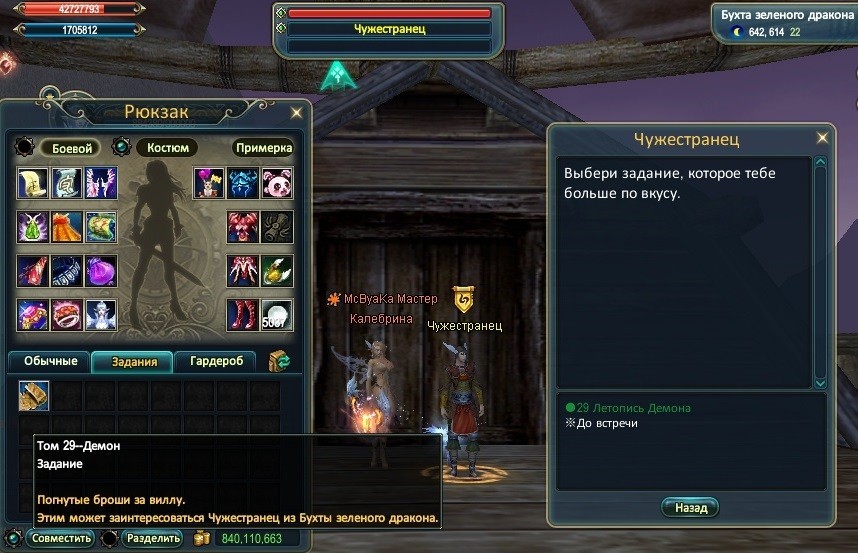Open the Примерка fitting room
858x553 pixels.
coord(264,148)
